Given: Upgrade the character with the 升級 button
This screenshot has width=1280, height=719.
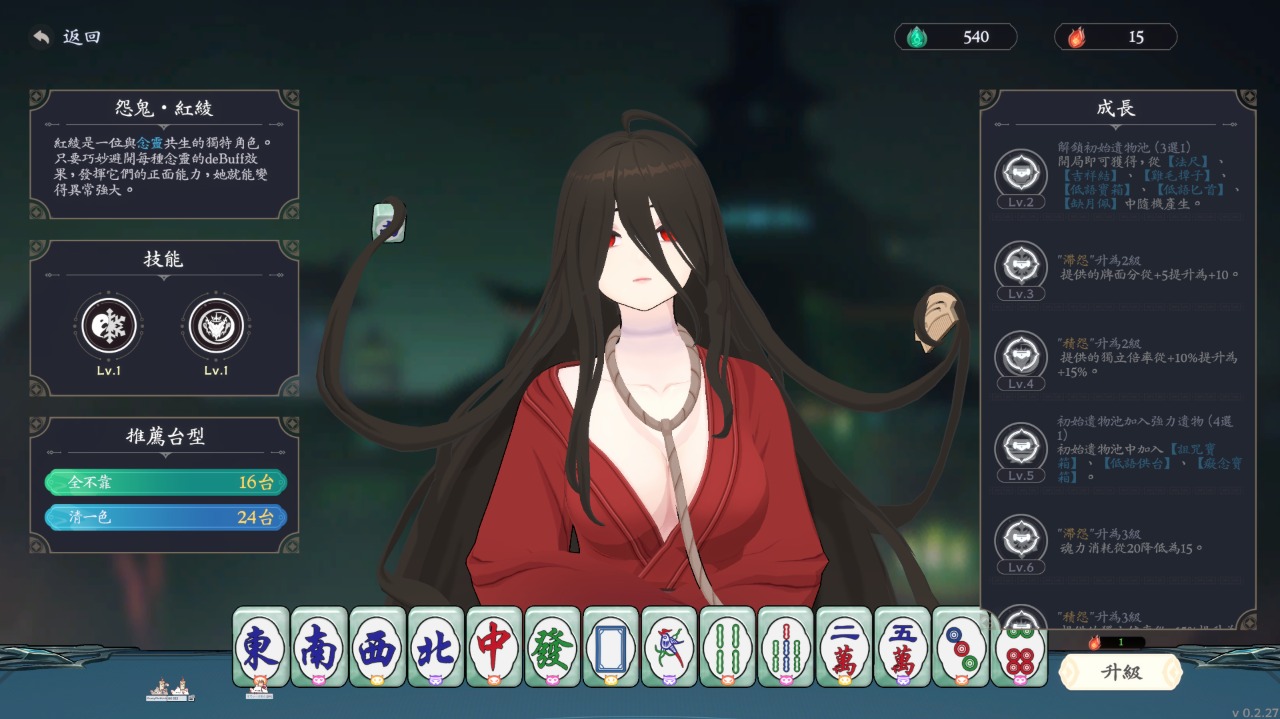Looking at the screenshot, I should (x=1120, y=672).
